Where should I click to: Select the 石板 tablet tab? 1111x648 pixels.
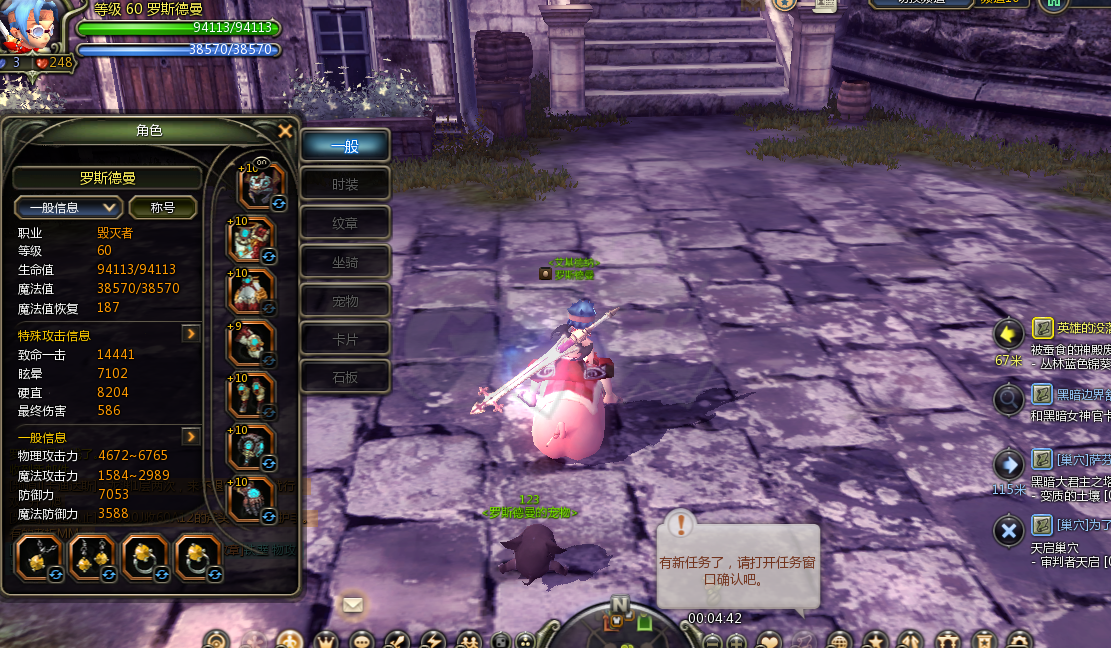pos(345,378)
